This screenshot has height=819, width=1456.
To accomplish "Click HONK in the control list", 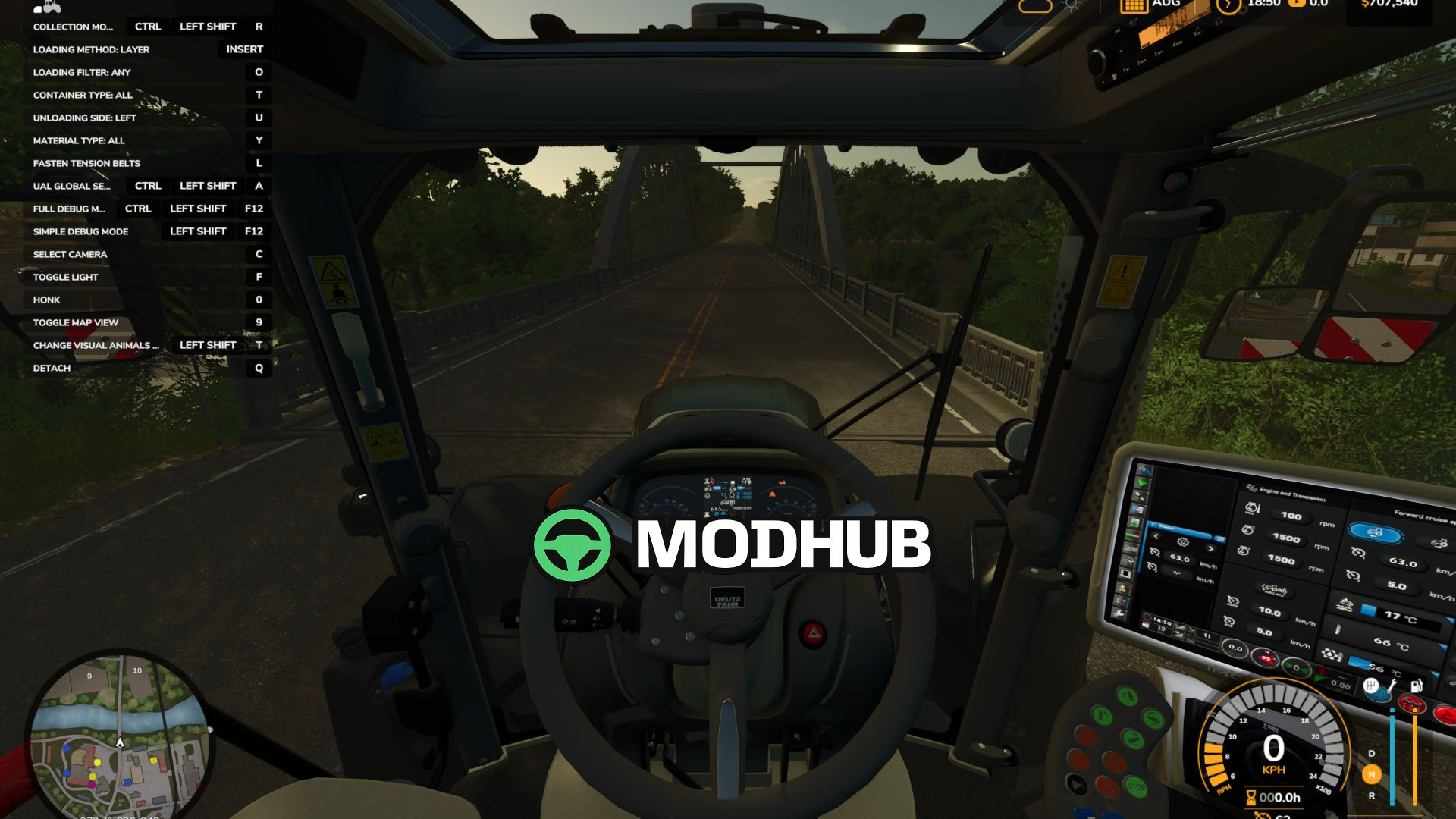I will coord(49,300).
